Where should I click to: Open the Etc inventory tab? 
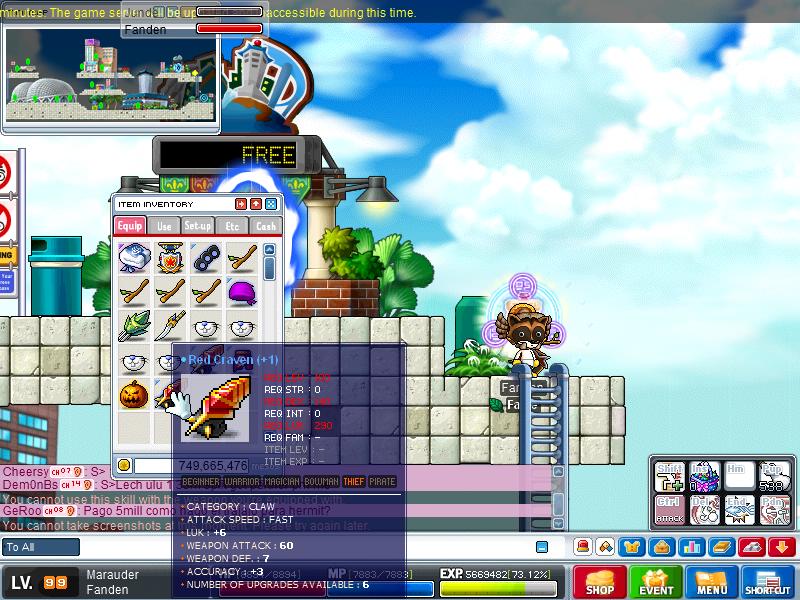coord(232,226)
